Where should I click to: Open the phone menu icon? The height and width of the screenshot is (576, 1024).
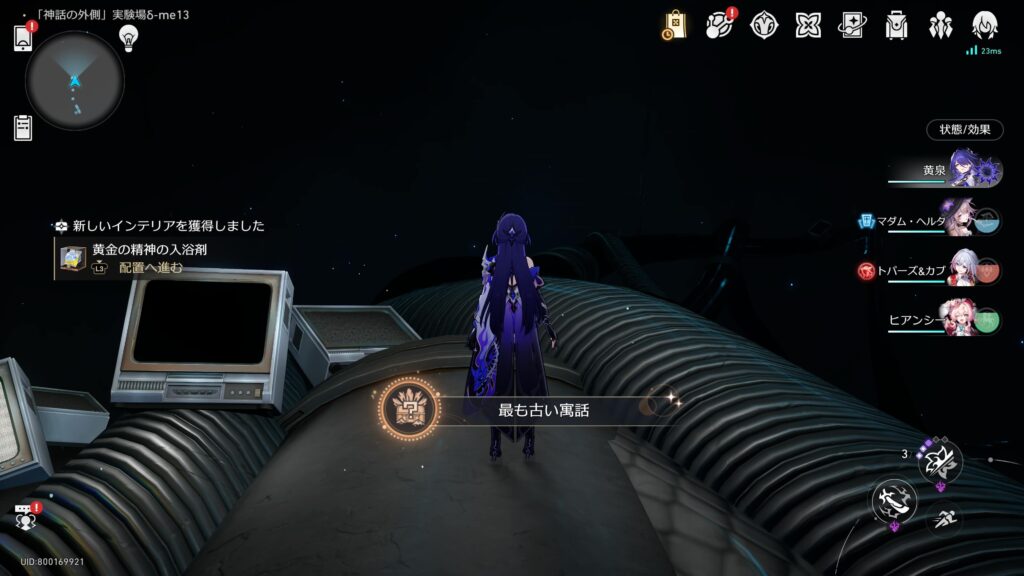23,37
